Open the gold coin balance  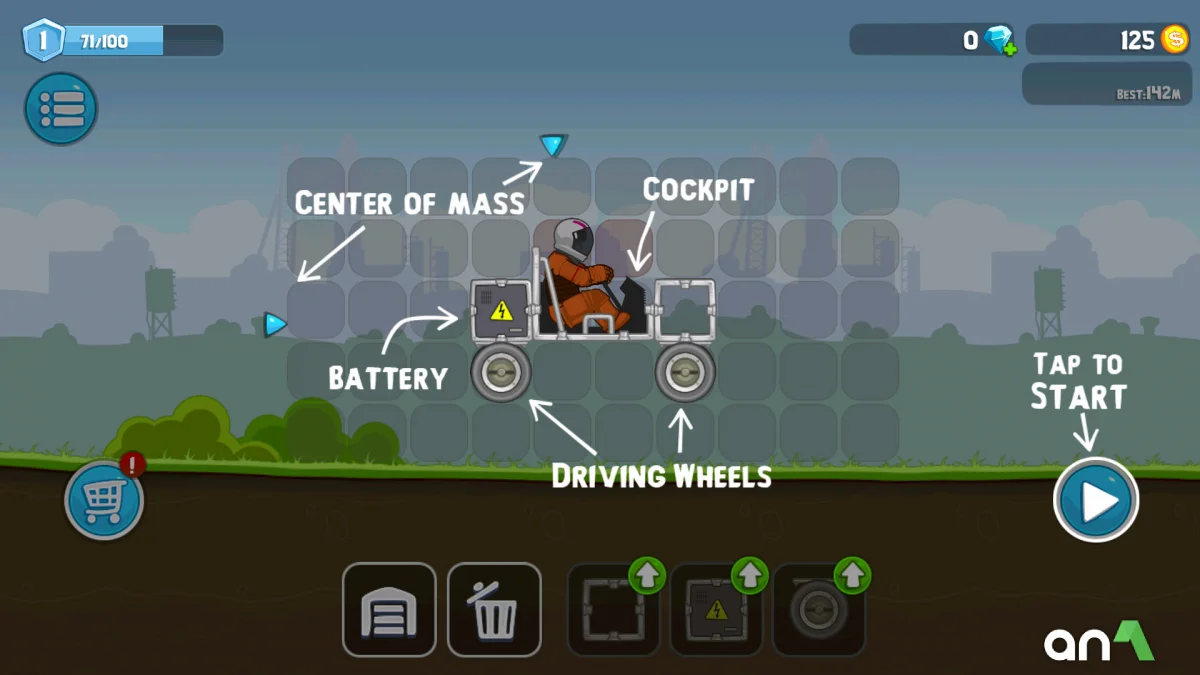(1107, 40)
